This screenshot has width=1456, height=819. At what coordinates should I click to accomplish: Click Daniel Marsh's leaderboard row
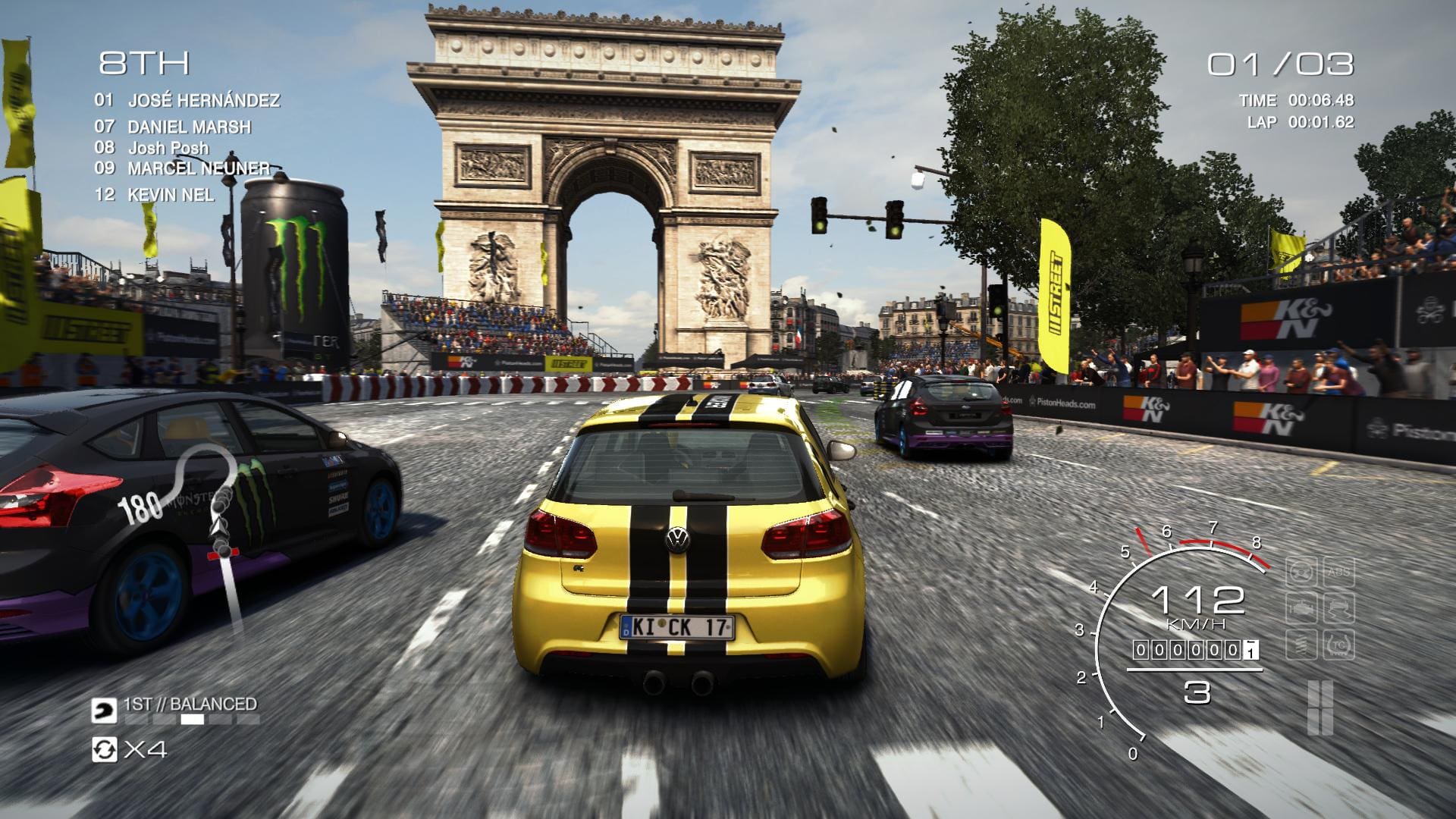click(x=189, y=127)
